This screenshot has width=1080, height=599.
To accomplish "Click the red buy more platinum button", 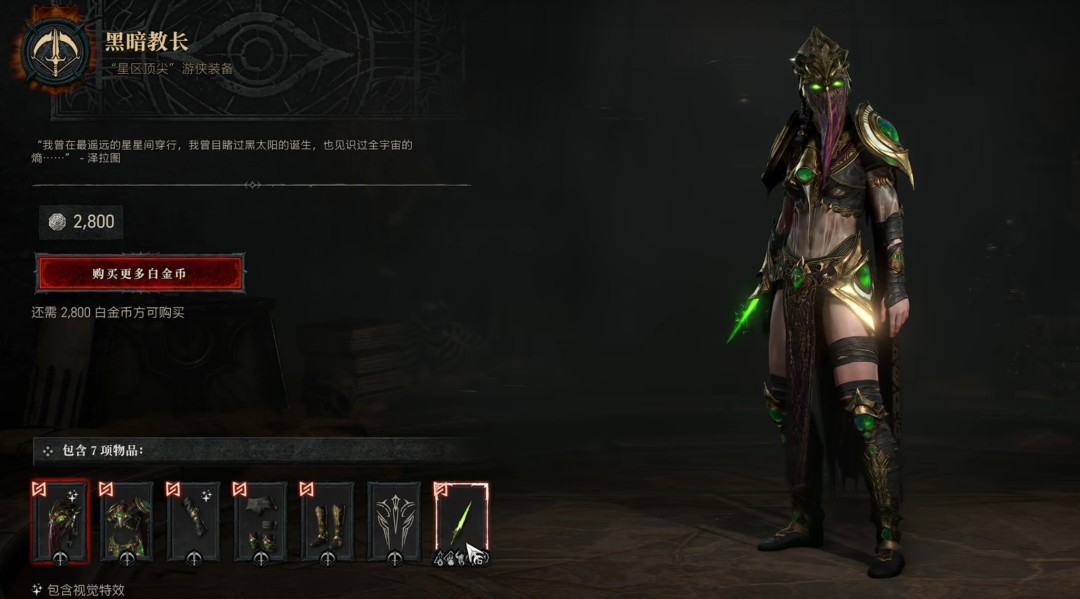I will coord(140,273).
